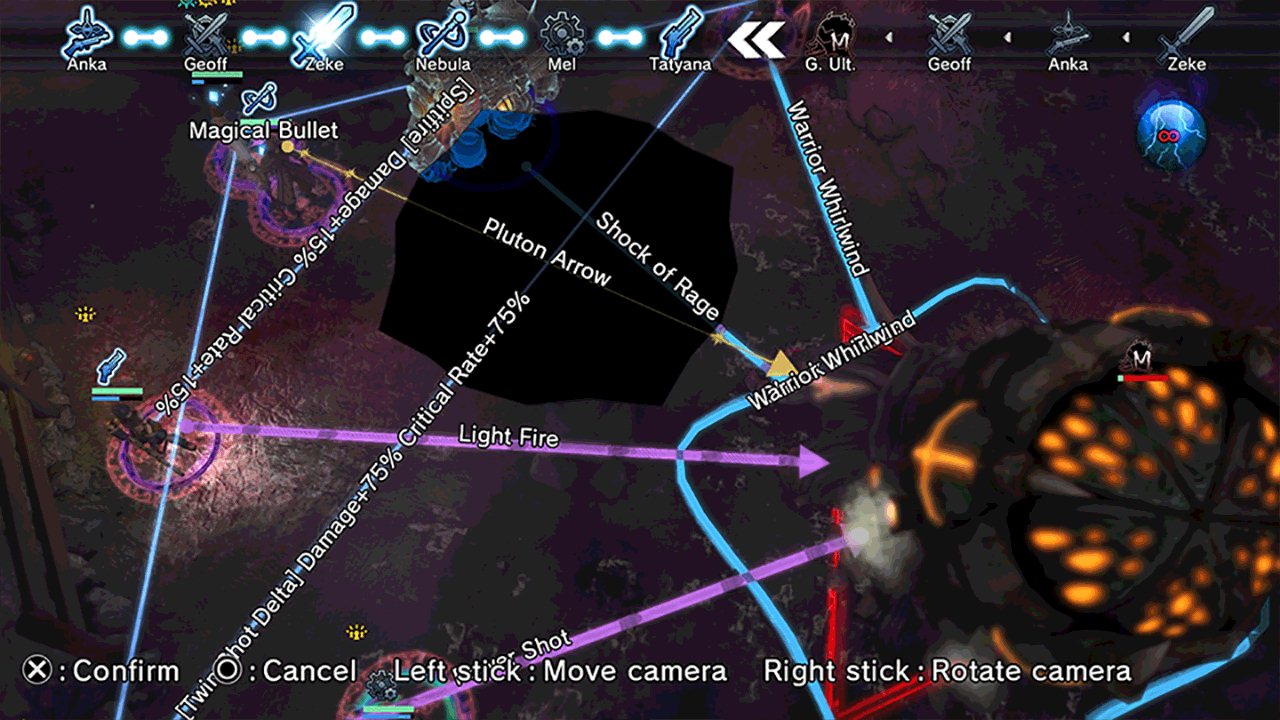The width and height of the screenshot is (1280, 720).
Task: Pick Tatyana's gun icon in turn order
Action: (681, 36)
